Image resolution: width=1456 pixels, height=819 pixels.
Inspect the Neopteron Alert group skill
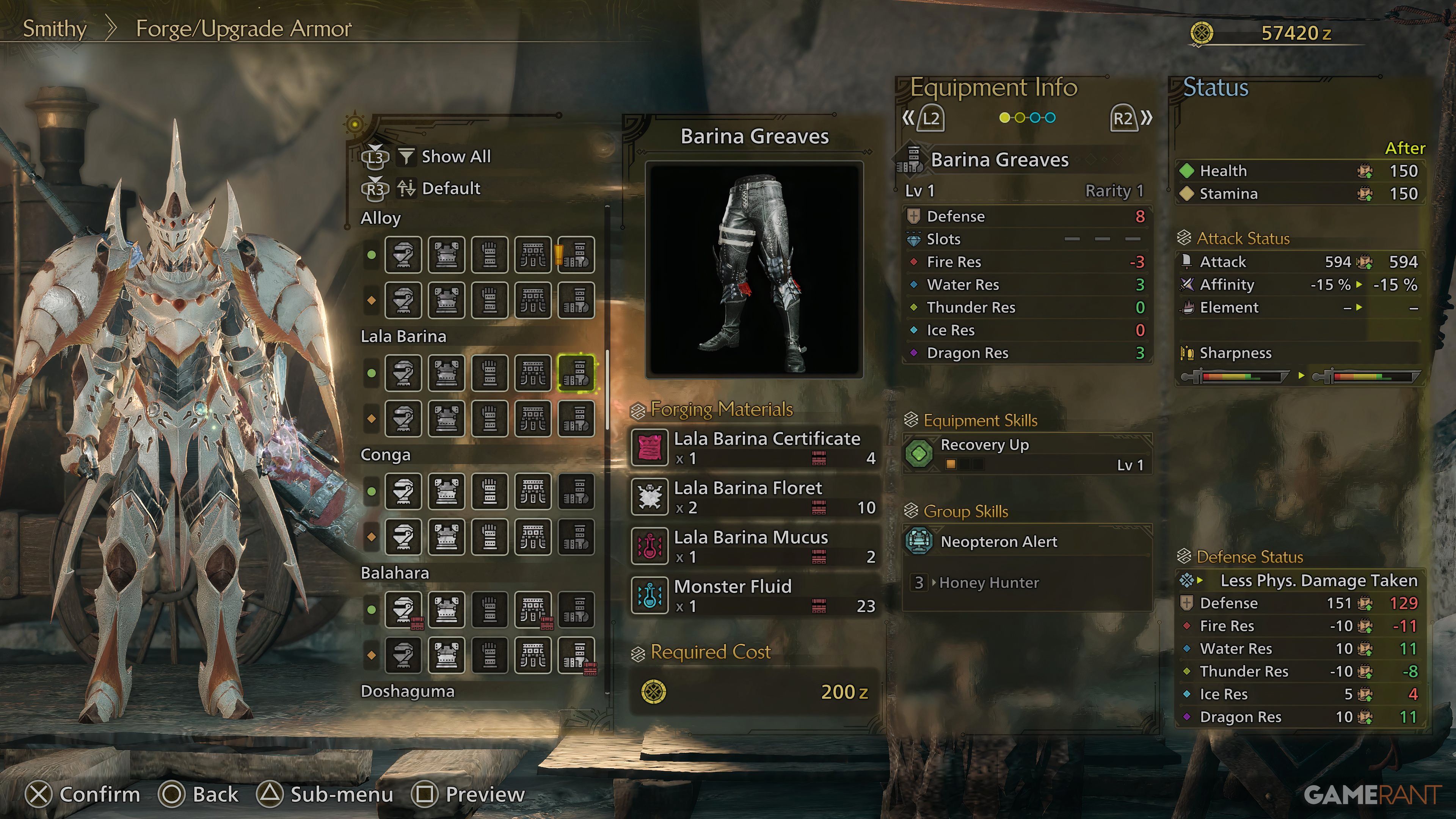pyautogui.click(x=1026, y=541)
